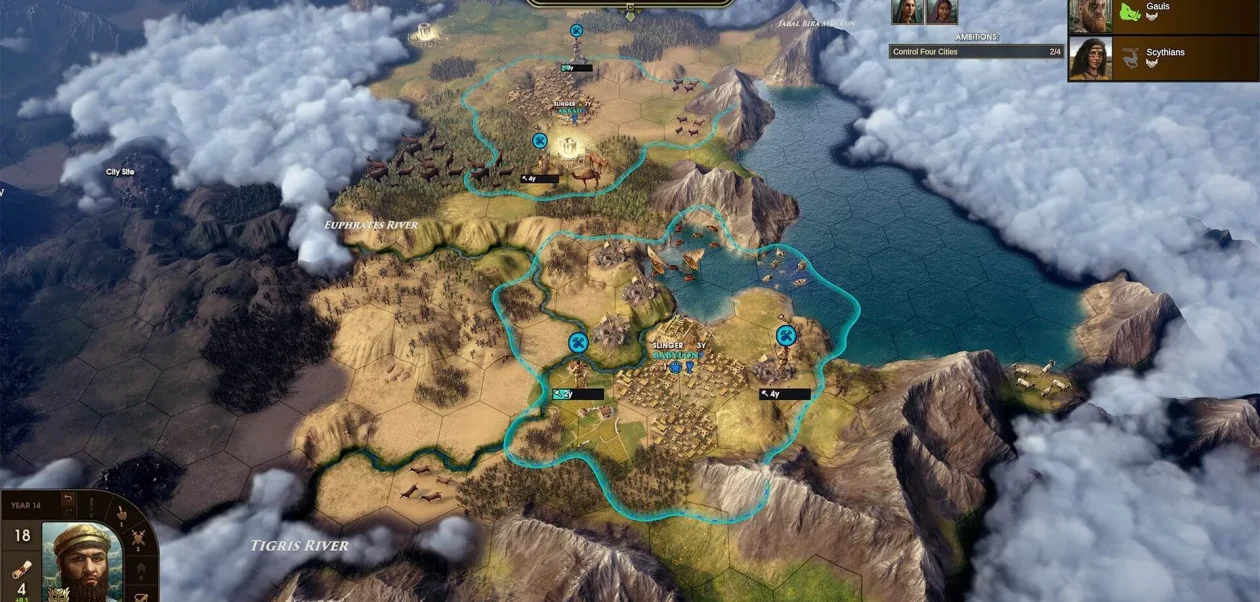
Task: Select the left family member portrait
Action: (x=908, y=11)
